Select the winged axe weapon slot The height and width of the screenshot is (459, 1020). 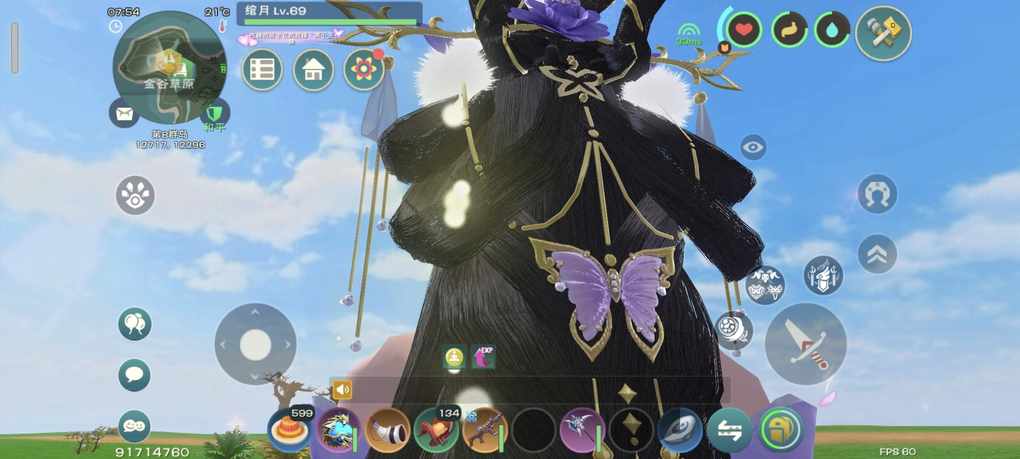point(581,430)
